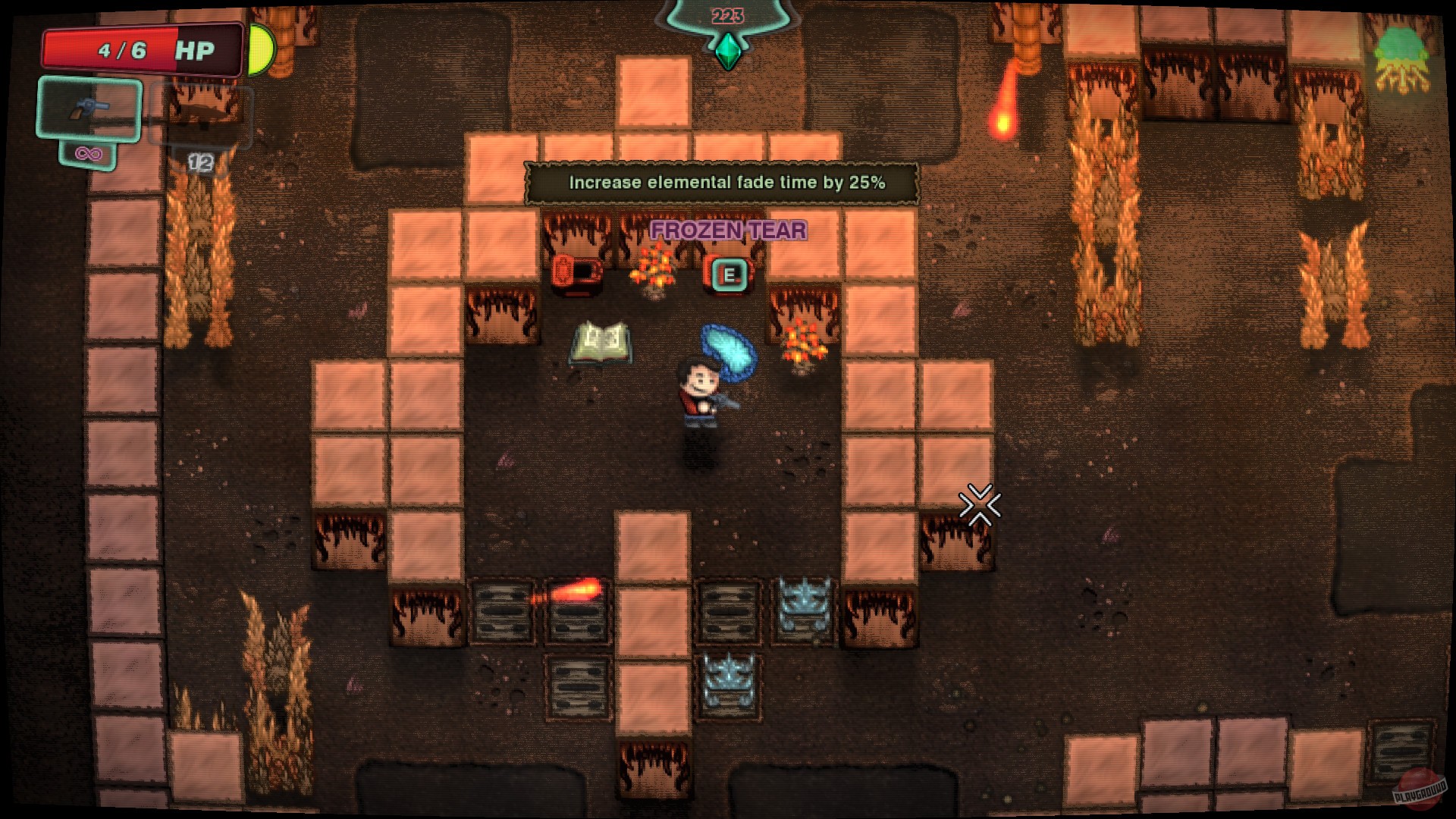Click the PLAYGROUND watermark in bottom-right corner

tap(1422, 789)
